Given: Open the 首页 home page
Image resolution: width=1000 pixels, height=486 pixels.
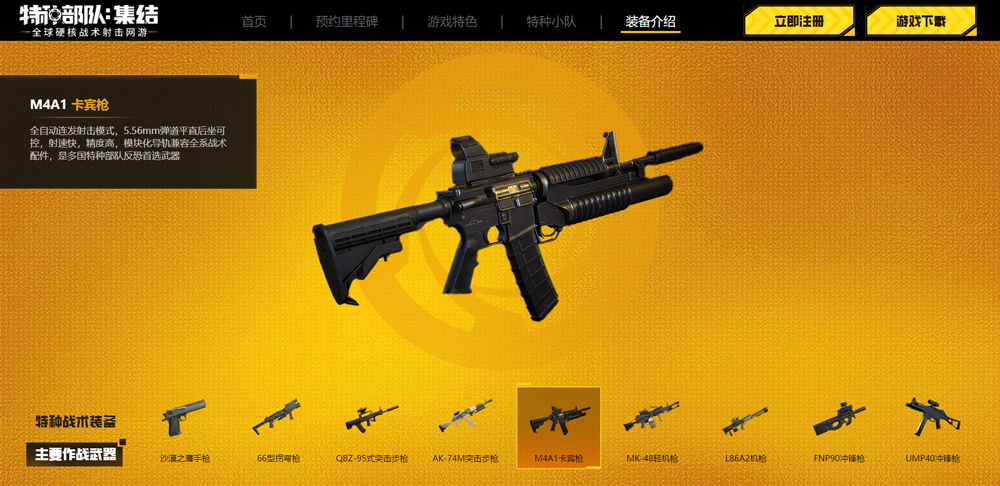Looking at the screenshot, I should coord(254,22).
